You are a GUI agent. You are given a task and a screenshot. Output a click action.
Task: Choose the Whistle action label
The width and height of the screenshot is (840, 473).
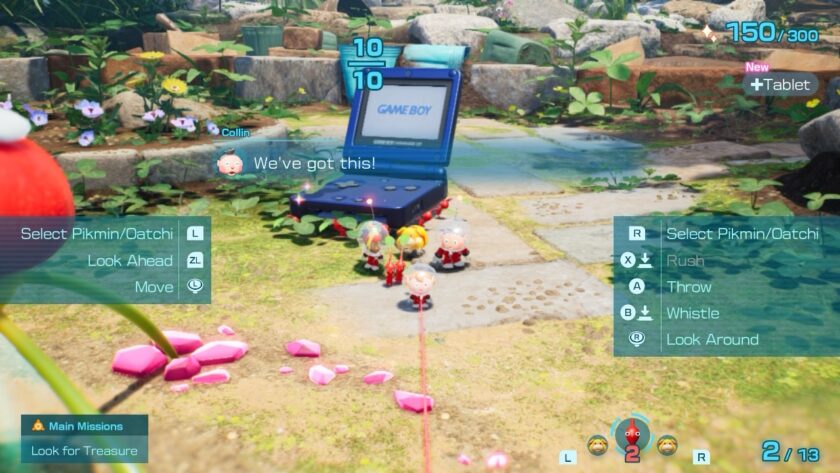[692, 313]
